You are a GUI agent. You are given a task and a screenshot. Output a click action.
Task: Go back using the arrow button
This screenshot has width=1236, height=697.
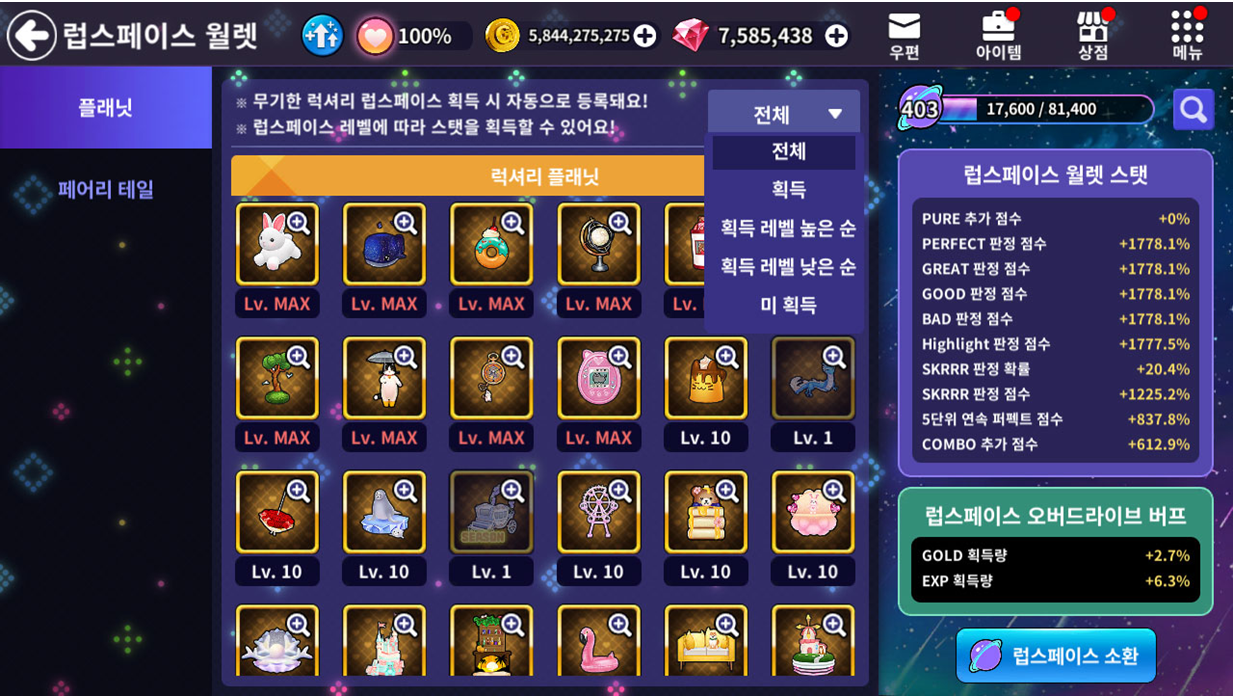32,36
